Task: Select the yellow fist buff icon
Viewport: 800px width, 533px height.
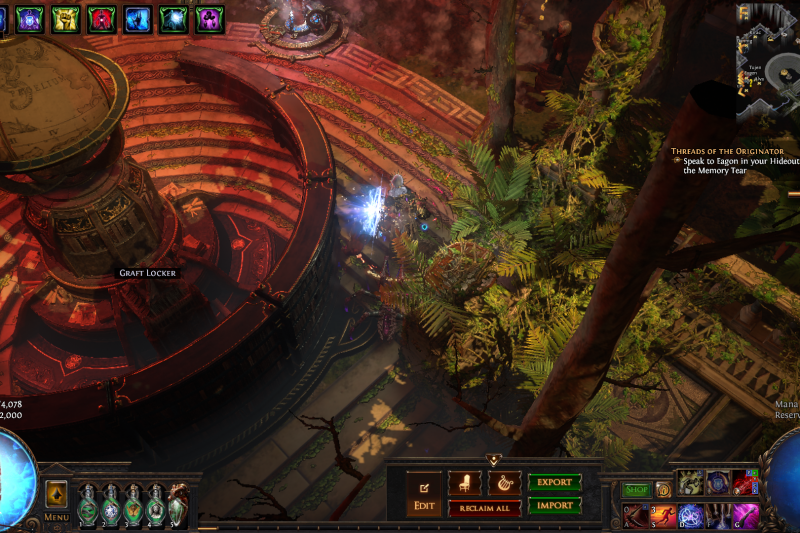Action: (65, 18)
